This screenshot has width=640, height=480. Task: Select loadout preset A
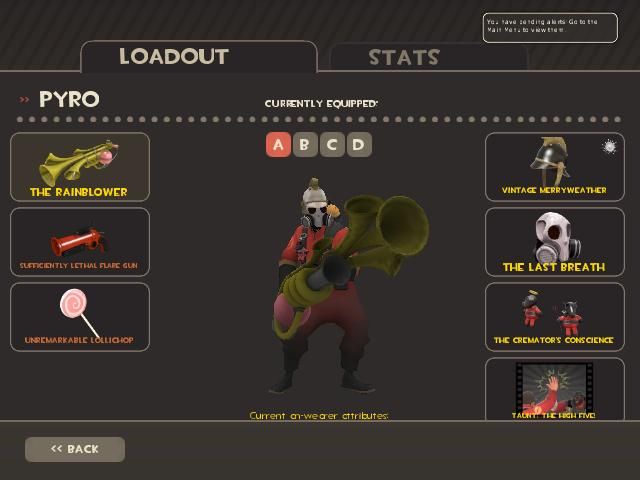(x=278, y=145)
